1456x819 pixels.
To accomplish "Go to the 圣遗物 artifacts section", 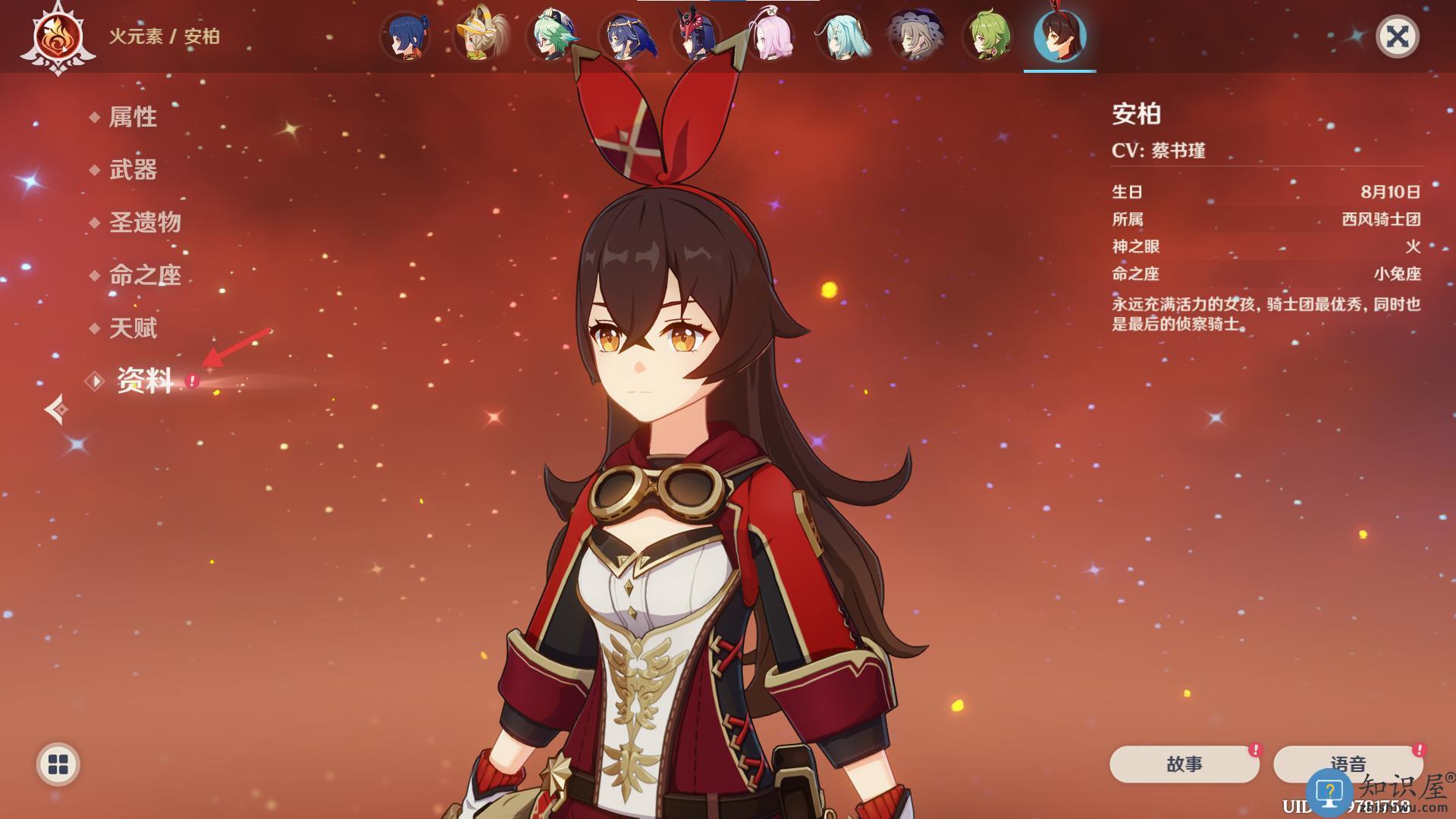I will (145, 222).
